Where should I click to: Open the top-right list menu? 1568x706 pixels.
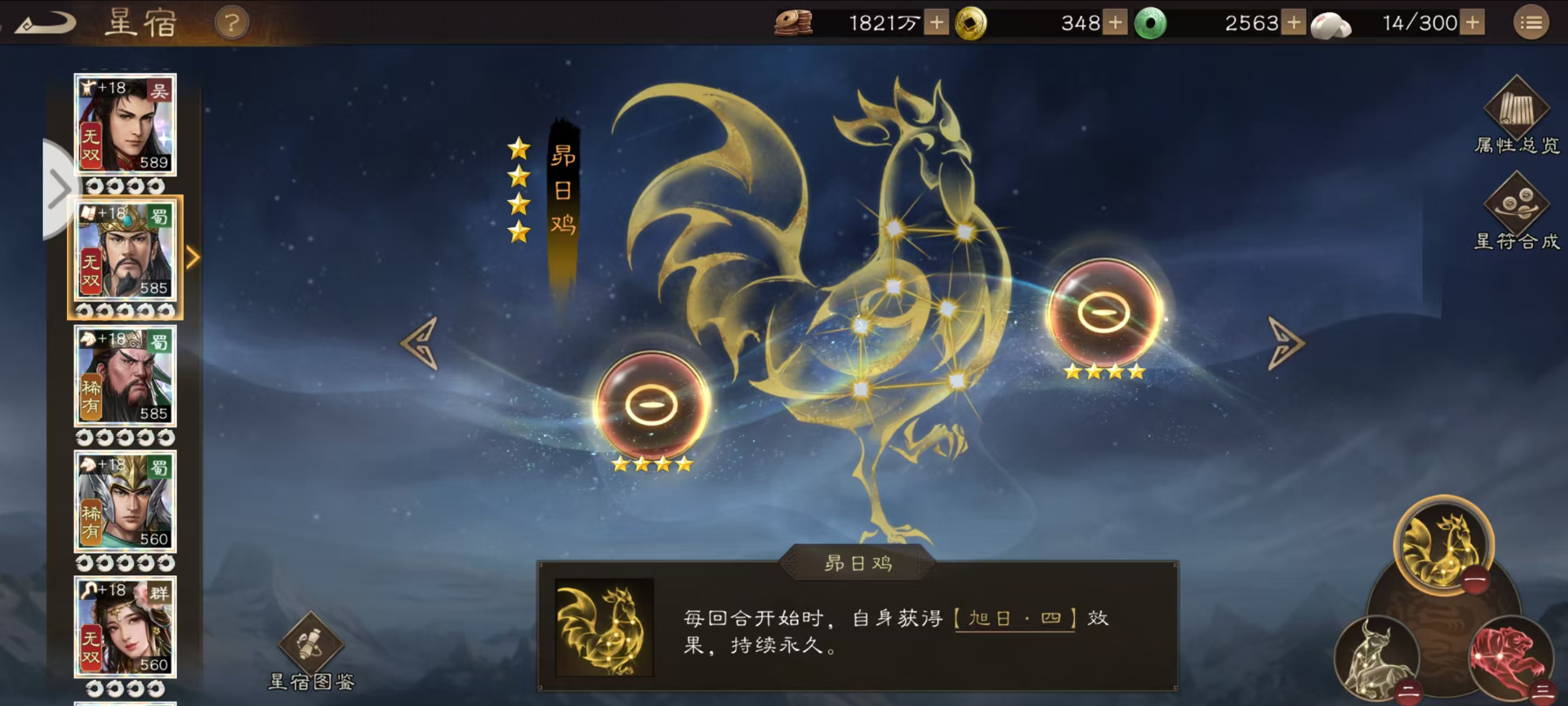(1531, 22)
